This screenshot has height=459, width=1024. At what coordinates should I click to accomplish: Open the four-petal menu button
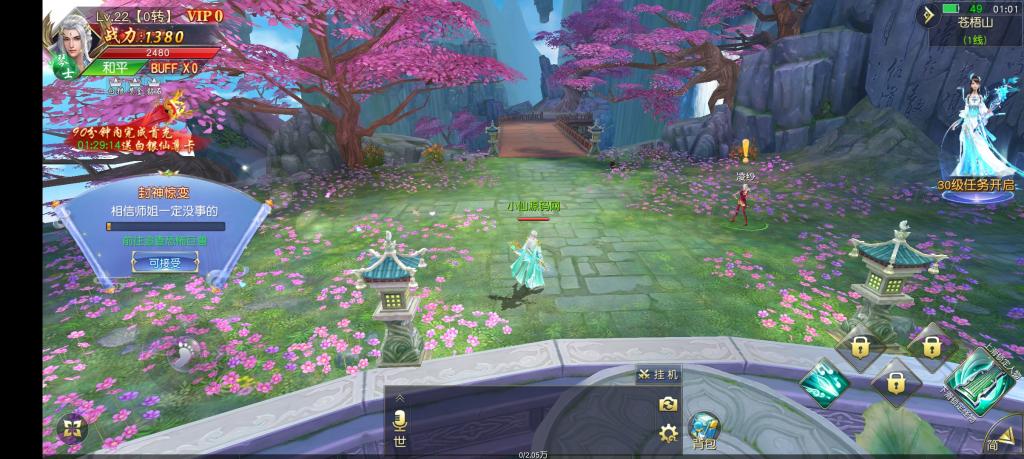pos(72,428)
